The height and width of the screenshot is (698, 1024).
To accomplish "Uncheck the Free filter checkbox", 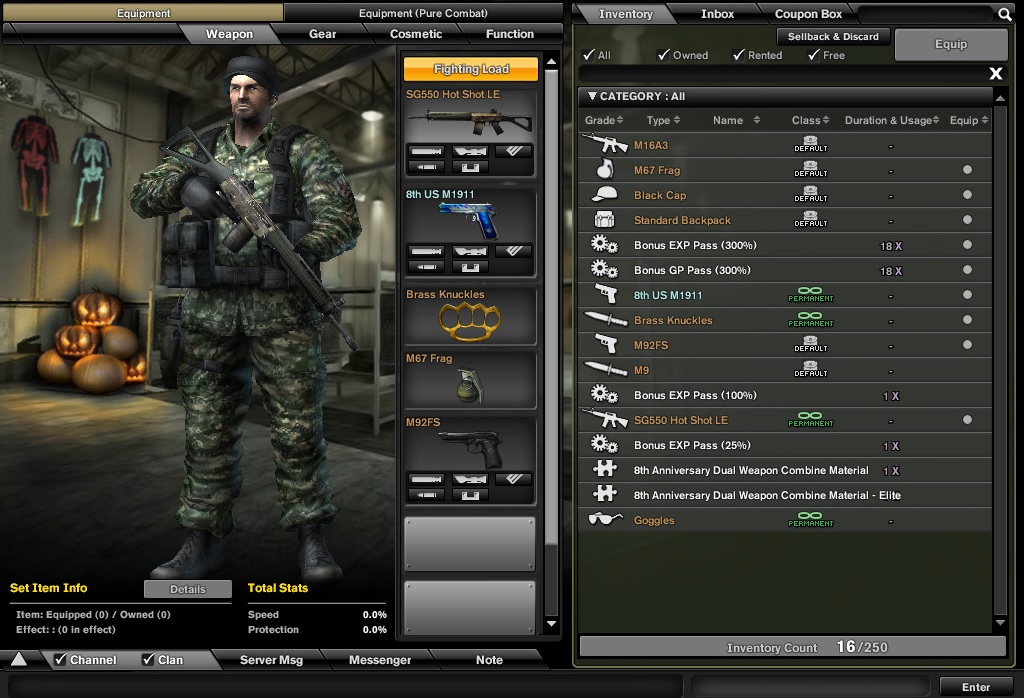I will (x=814, y=55).
